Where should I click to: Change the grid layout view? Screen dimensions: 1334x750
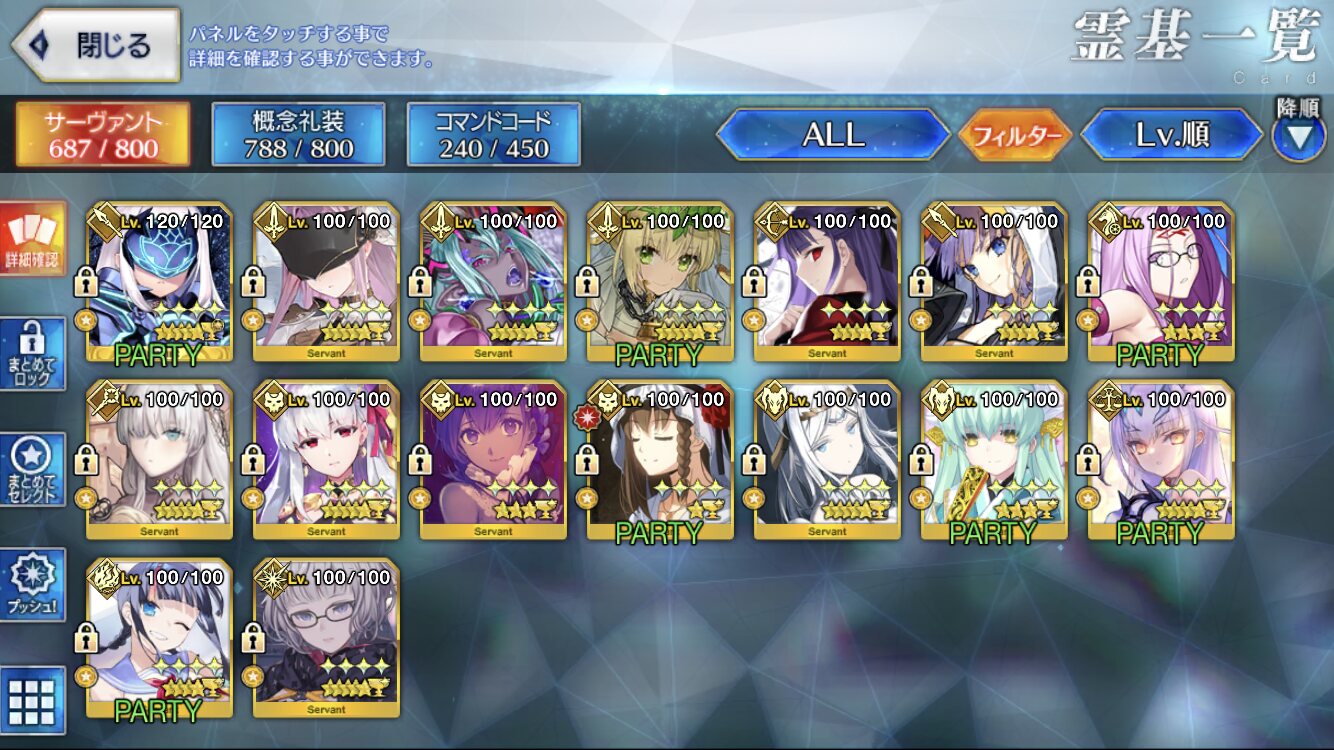[x=33, y=700]
